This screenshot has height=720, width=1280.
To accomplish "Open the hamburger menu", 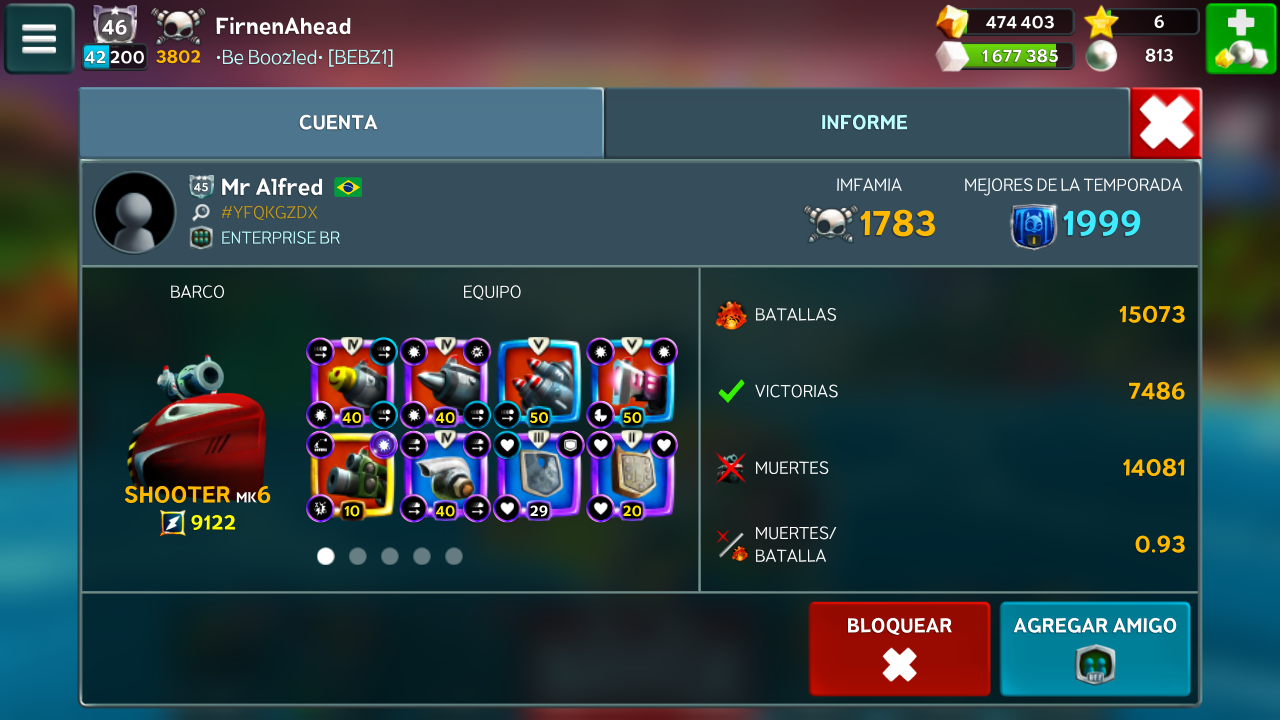I will point(39,39).
